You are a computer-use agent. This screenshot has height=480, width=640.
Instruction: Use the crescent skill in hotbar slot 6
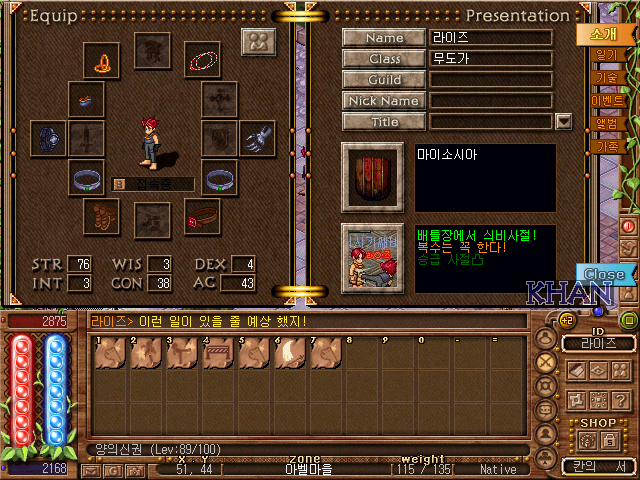(286, 352)
